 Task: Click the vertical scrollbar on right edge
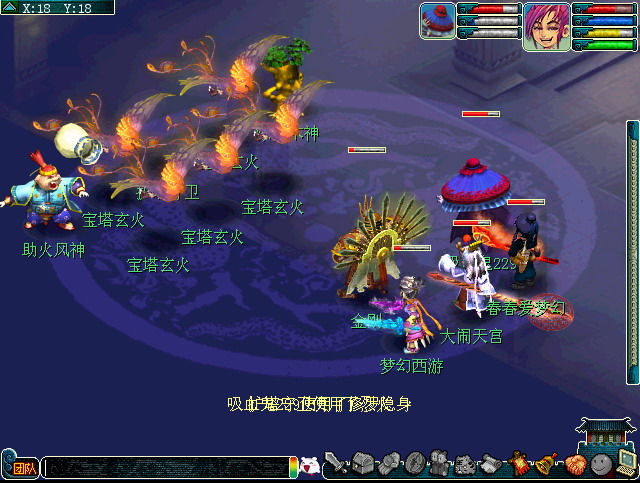(x=632, y=250)
